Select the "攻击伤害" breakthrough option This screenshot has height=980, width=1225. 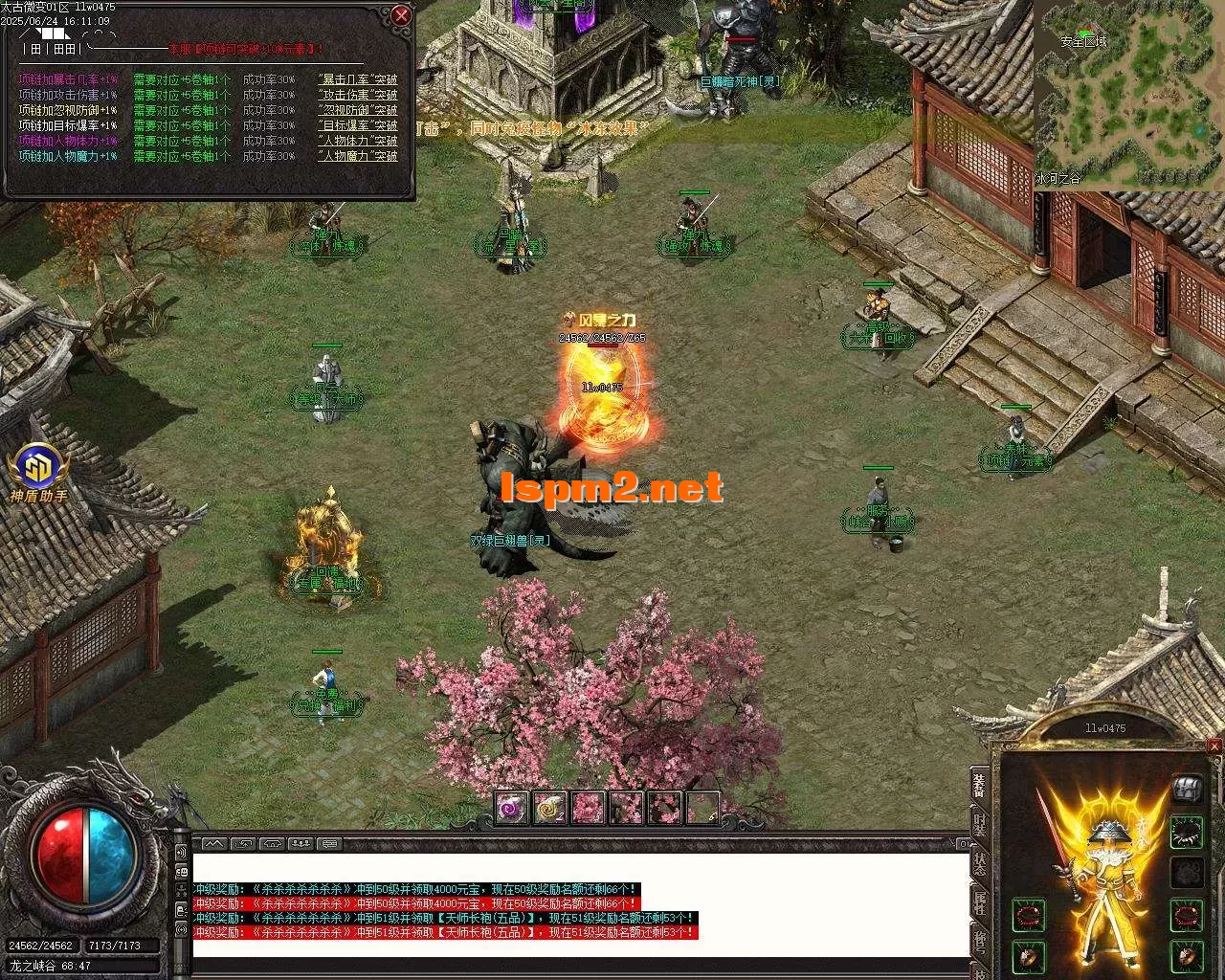pyautogui.click(x=357, y=95)
